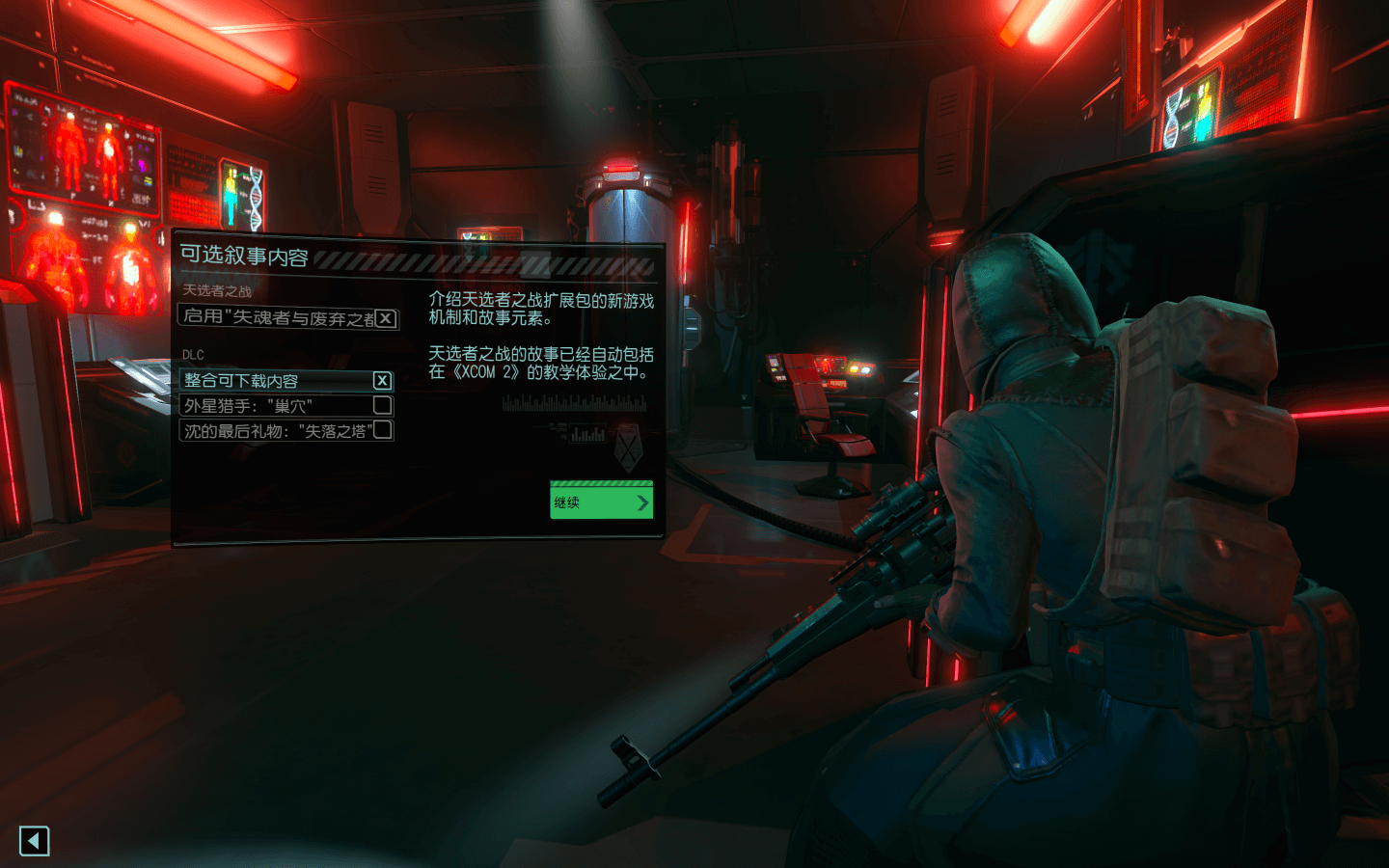
Task: Toggle the 启用"失魂者与废弃之都" checkbox
Action: click(x=386, y=318)
